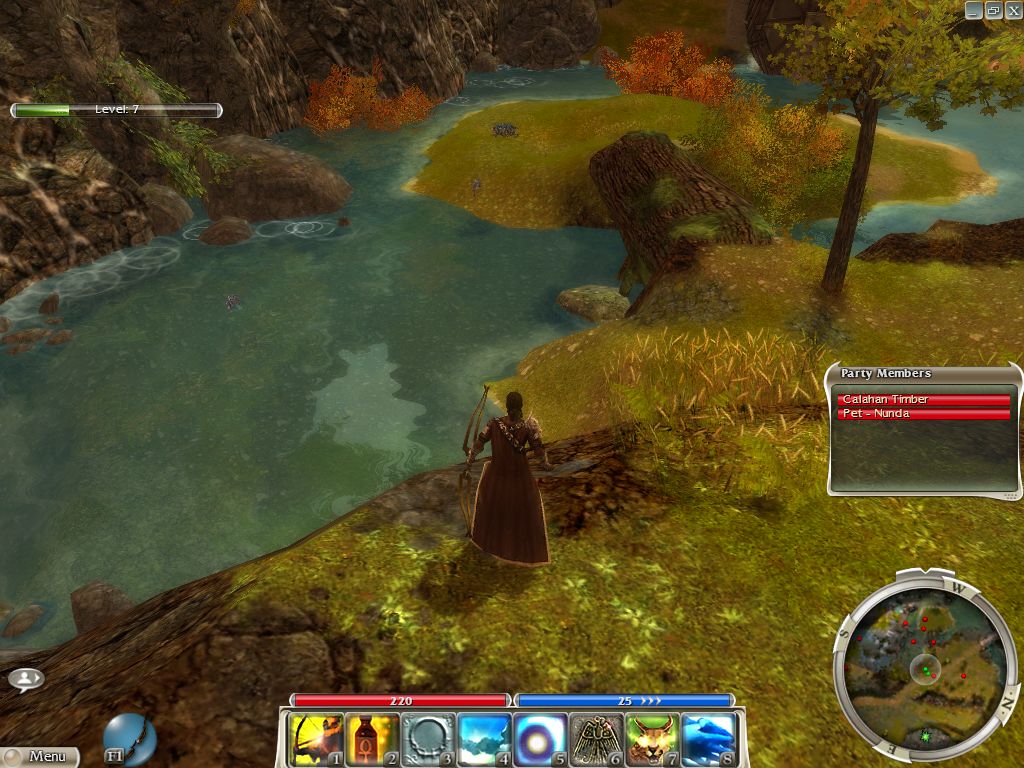The height and width of the screenshot is (768, 1024).
Task: Trigger the stone ring skill in slot 3
Action: tap(429, 739)
